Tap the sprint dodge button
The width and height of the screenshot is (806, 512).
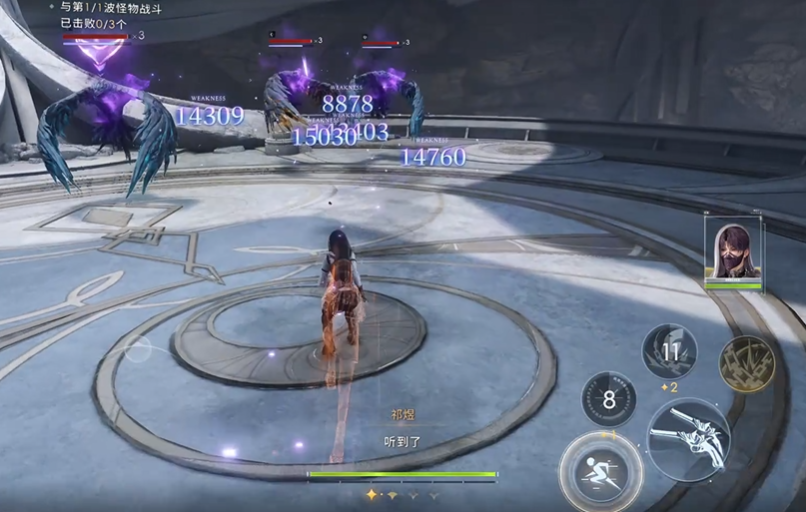pos(600,471)
